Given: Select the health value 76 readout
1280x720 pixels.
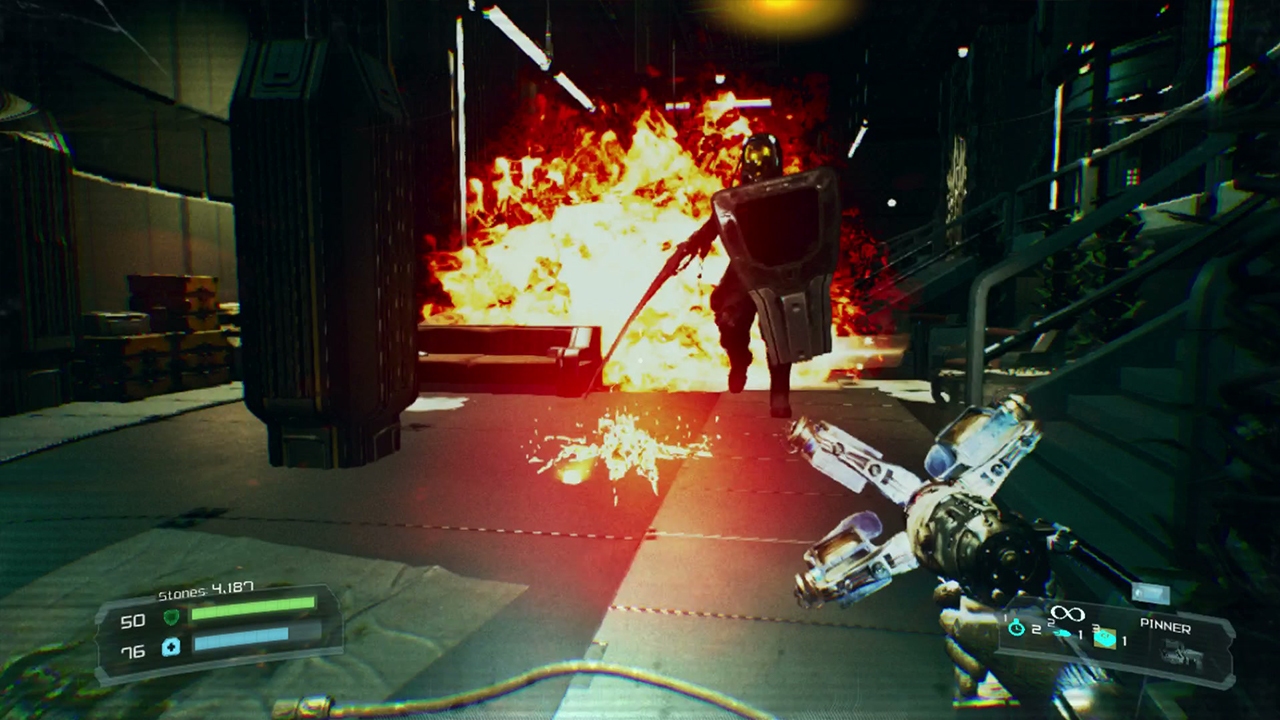Looking at the screenshot, I should [x=134, y=650].
